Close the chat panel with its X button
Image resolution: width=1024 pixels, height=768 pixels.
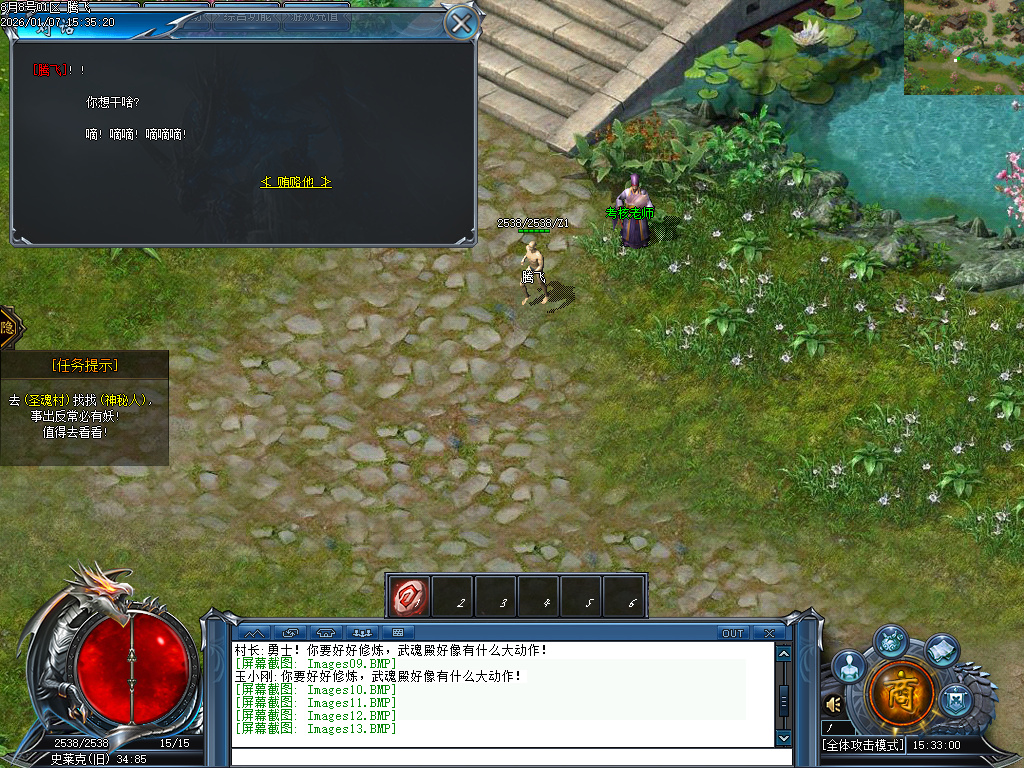pyautogui.click(x=768, y=633)
